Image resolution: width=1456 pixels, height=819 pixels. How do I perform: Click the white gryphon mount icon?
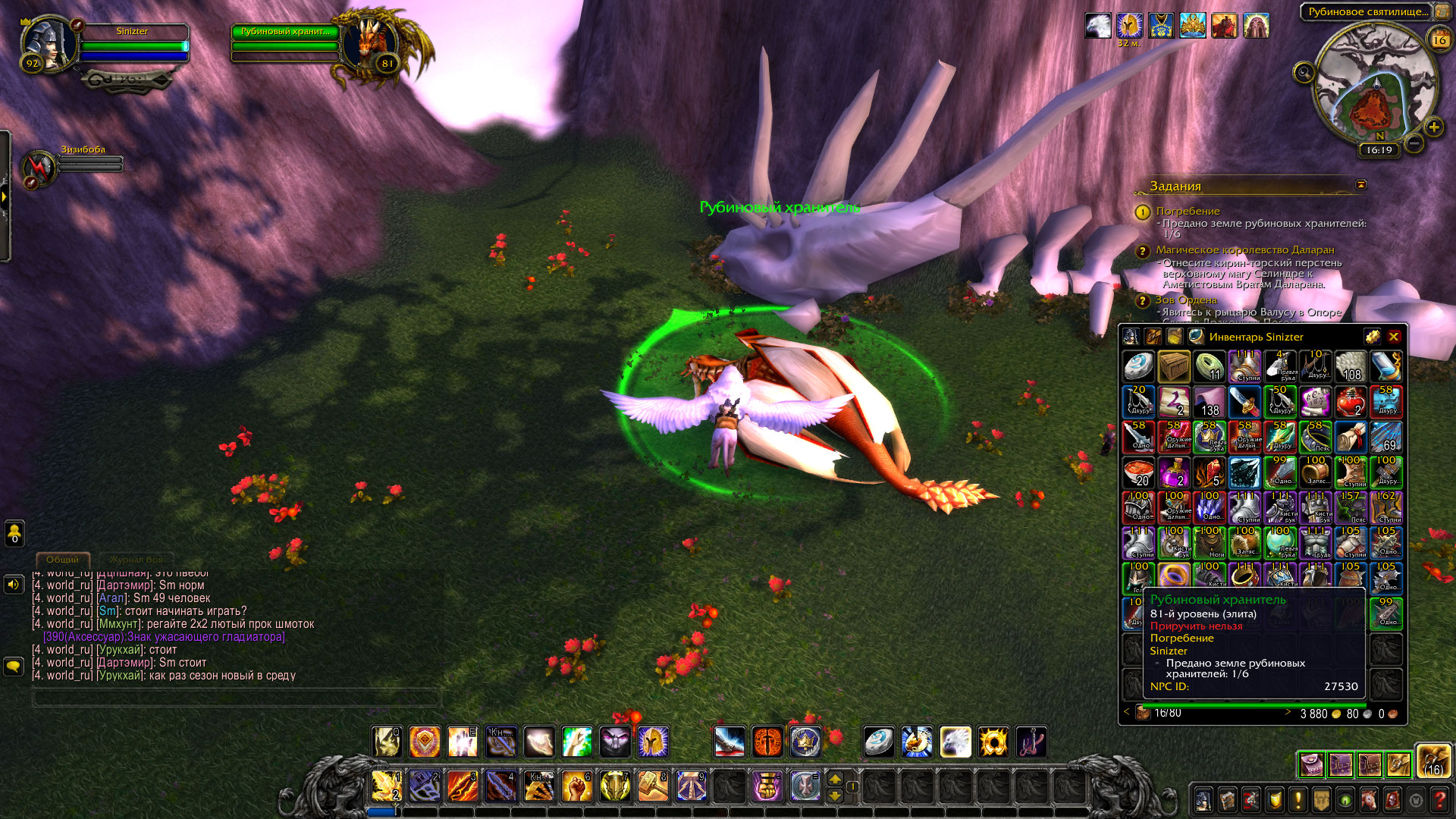(955, 742)
